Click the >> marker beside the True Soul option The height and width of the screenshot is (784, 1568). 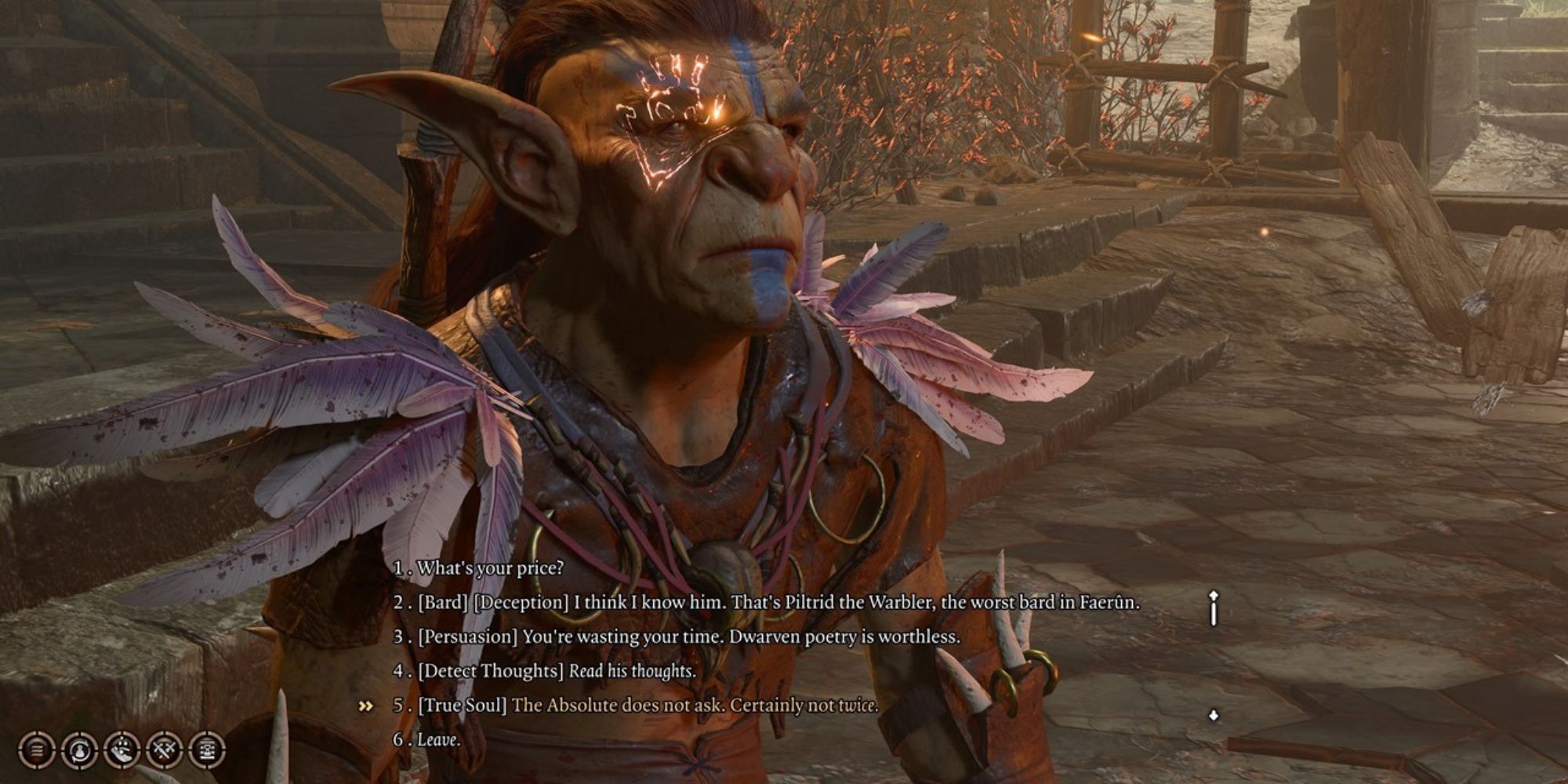click(365, 704)
